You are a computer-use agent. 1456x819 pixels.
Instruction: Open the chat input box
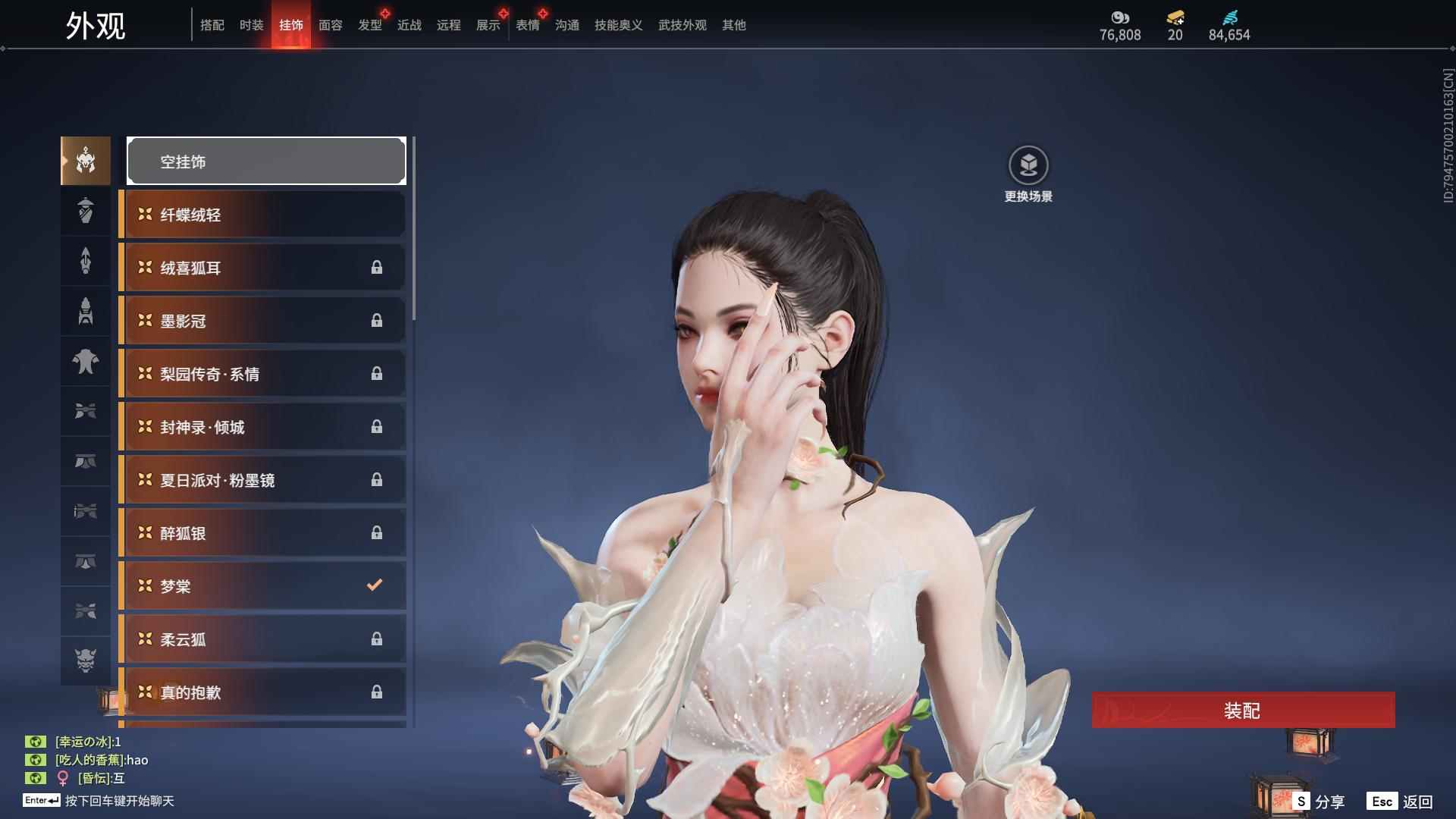[119, 801]
